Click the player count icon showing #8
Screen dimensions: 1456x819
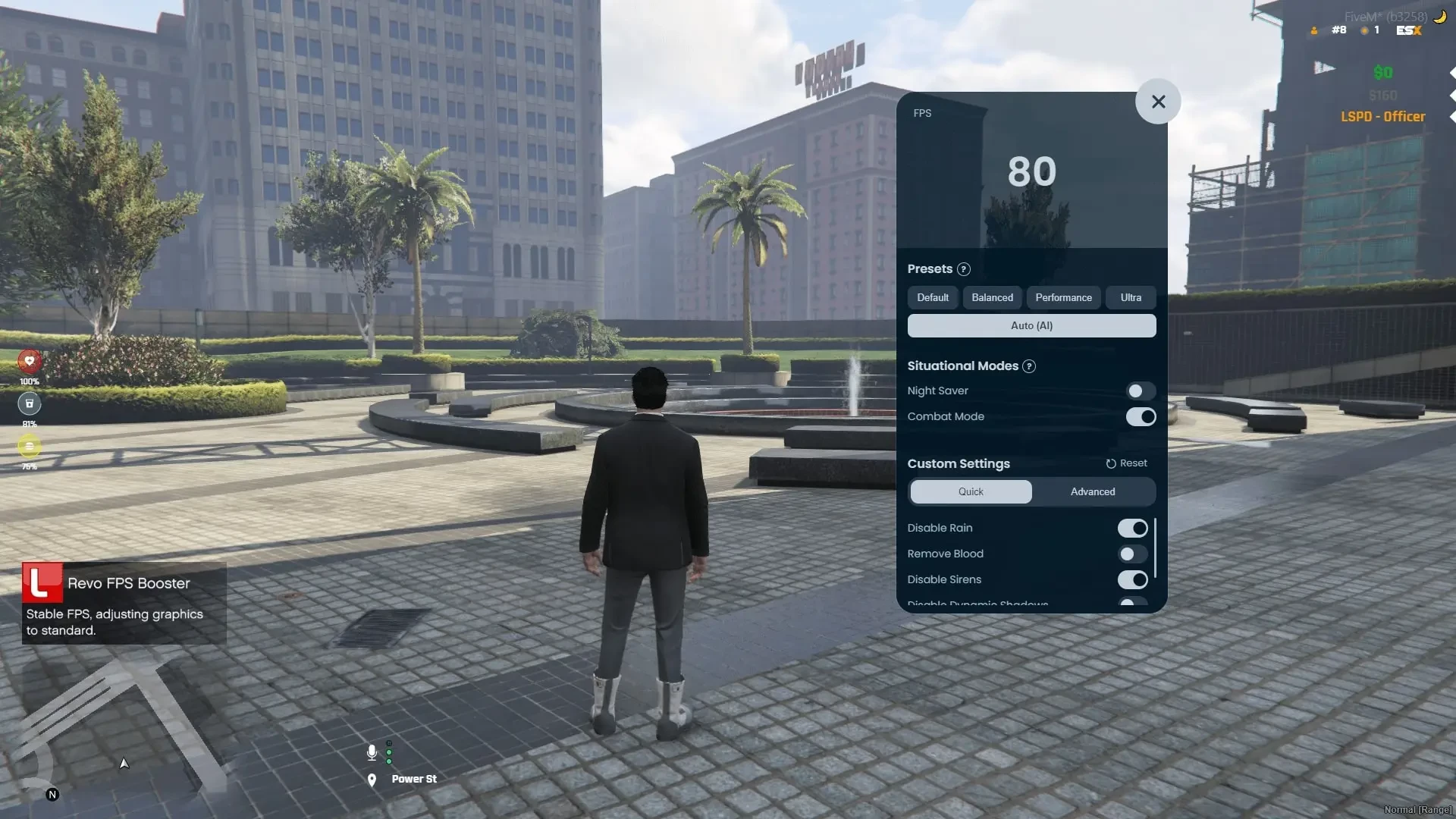(1315, 30)
